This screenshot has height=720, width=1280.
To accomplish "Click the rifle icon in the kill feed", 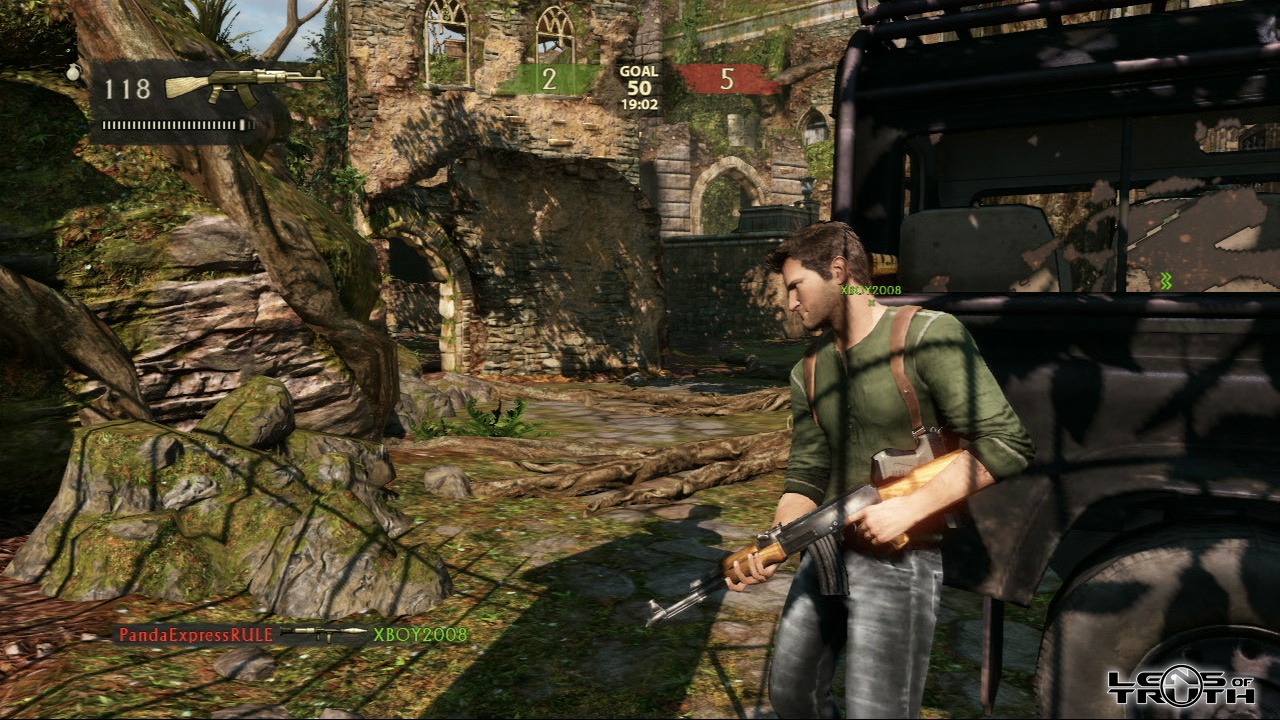I will coord(324,634).
